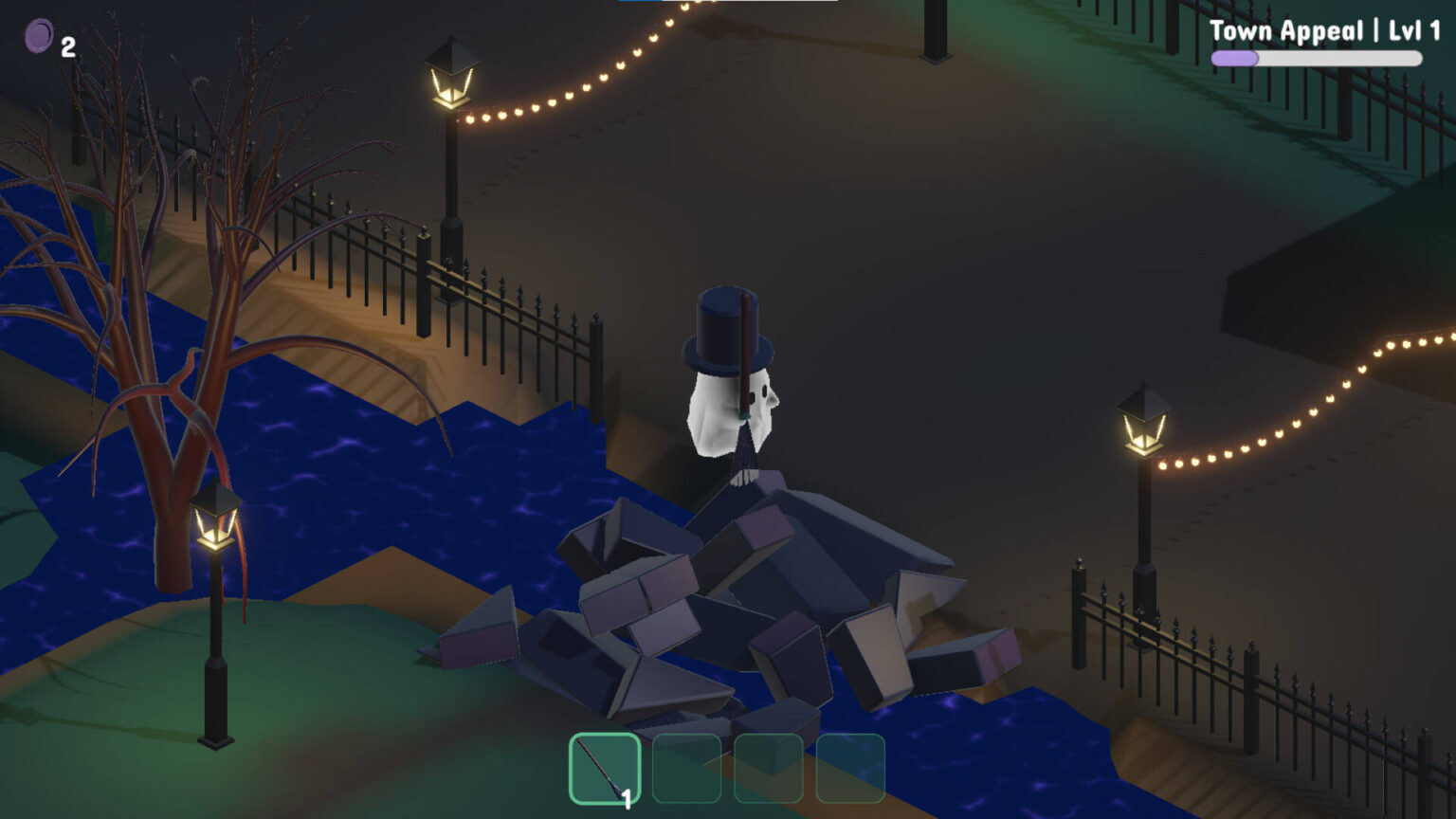Select the umbrella in hotbar slot 1
Viewport: 1456px width, 819px height.
point(607,768)
